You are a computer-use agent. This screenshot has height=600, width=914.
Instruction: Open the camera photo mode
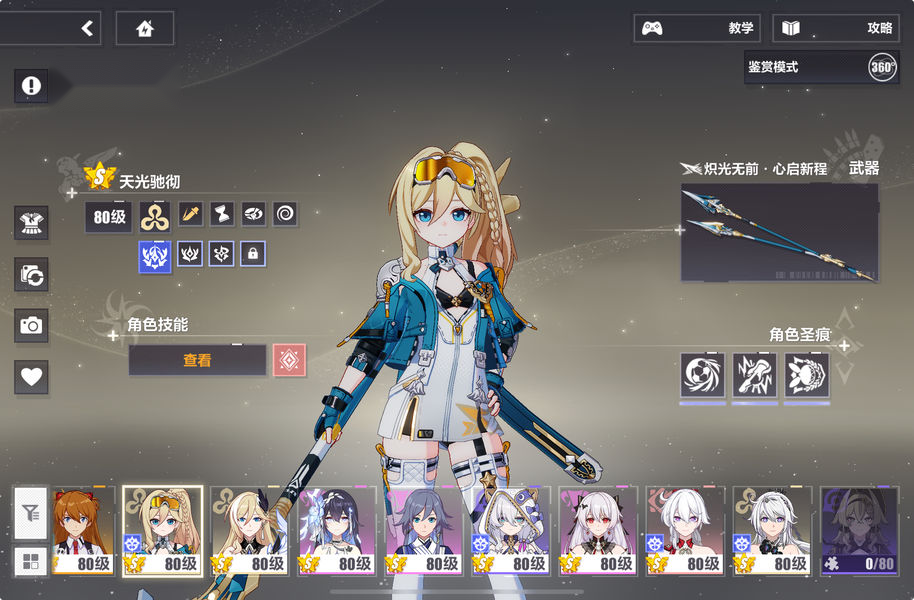31,325
